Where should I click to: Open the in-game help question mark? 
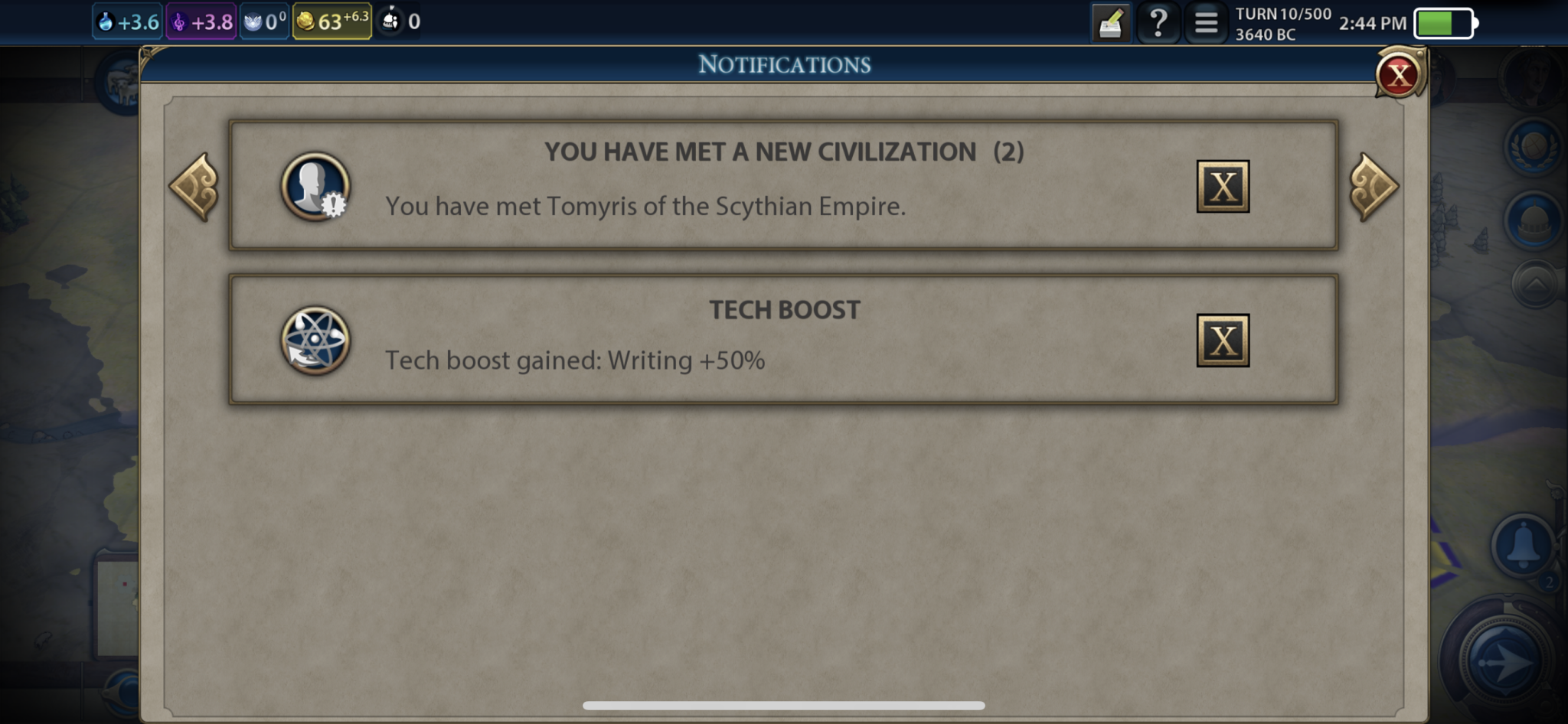tap(1160, 22)
